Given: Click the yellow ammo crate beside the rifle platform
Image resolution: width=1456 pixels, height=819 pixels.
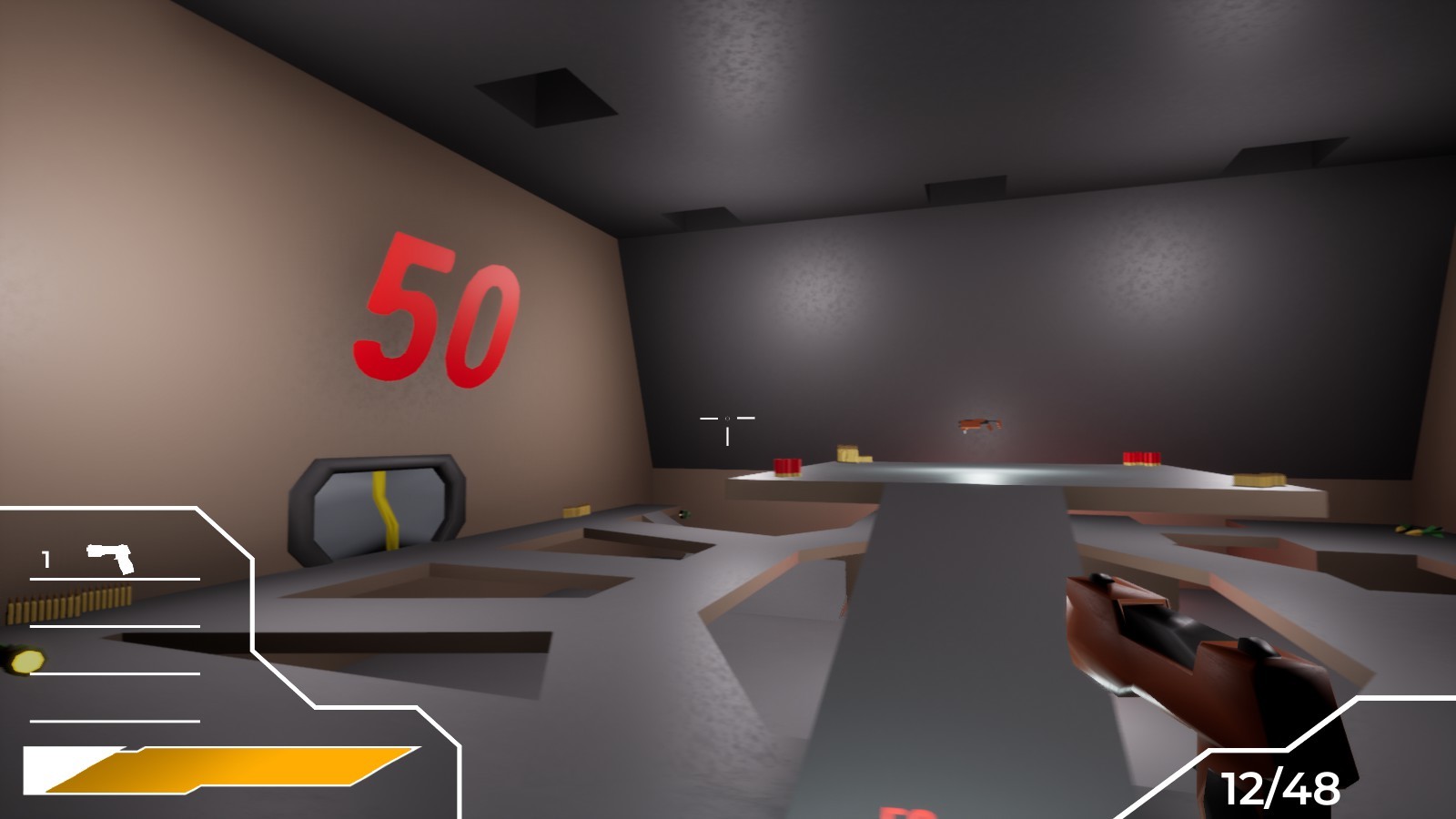Looking at the screenshot, I should click(852, 455).
